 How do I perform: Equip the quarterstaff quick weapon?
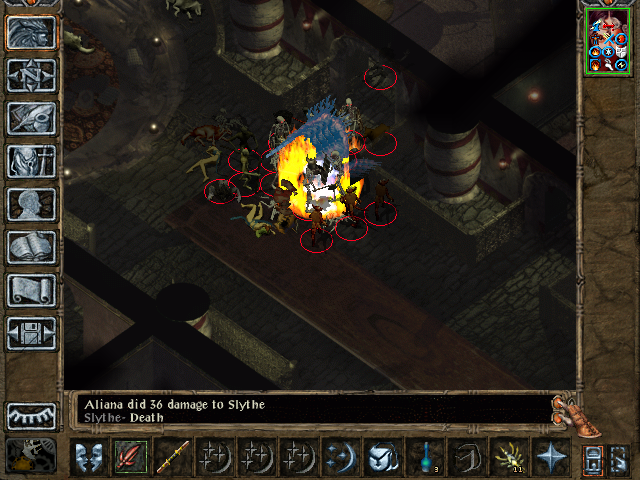[x=172, y=457]
